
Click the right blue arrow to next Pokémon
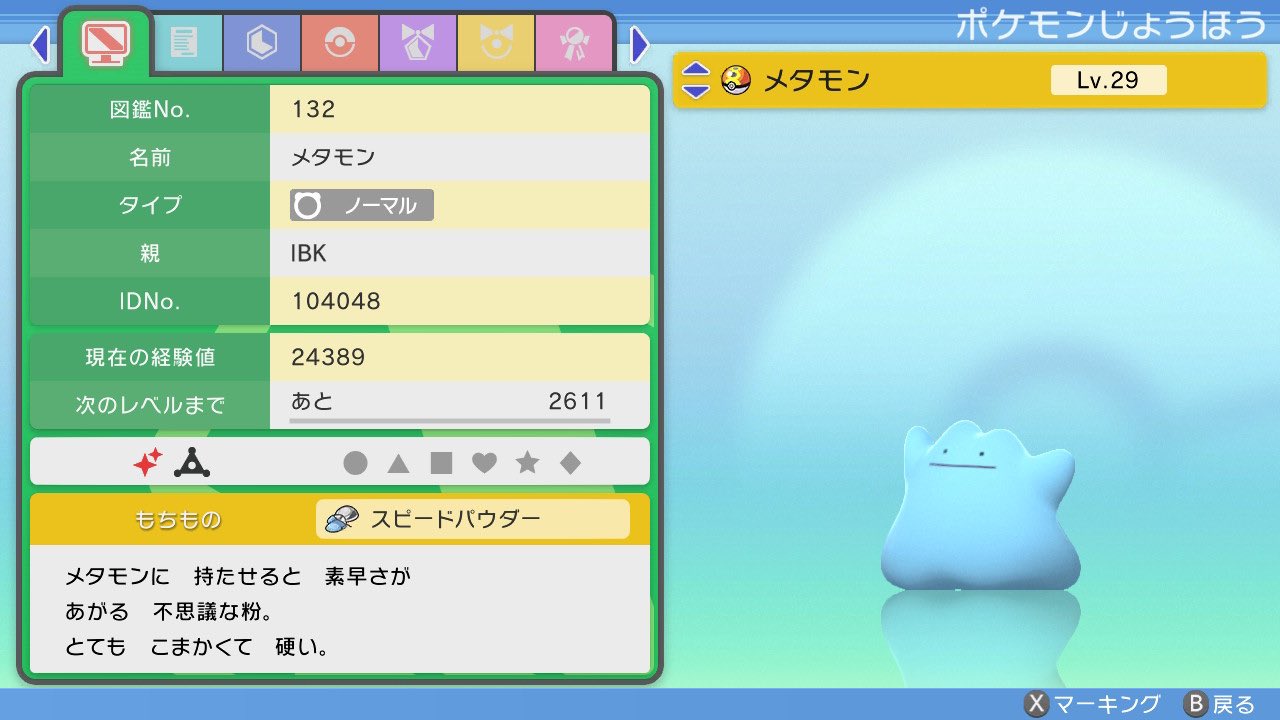coord(641,46)
